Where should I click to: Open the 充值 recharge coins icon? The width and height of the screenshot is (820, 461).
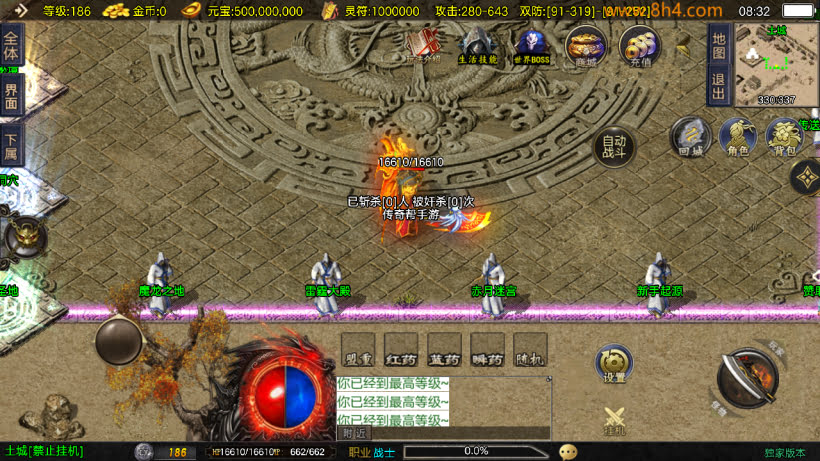tap(638, 46)
